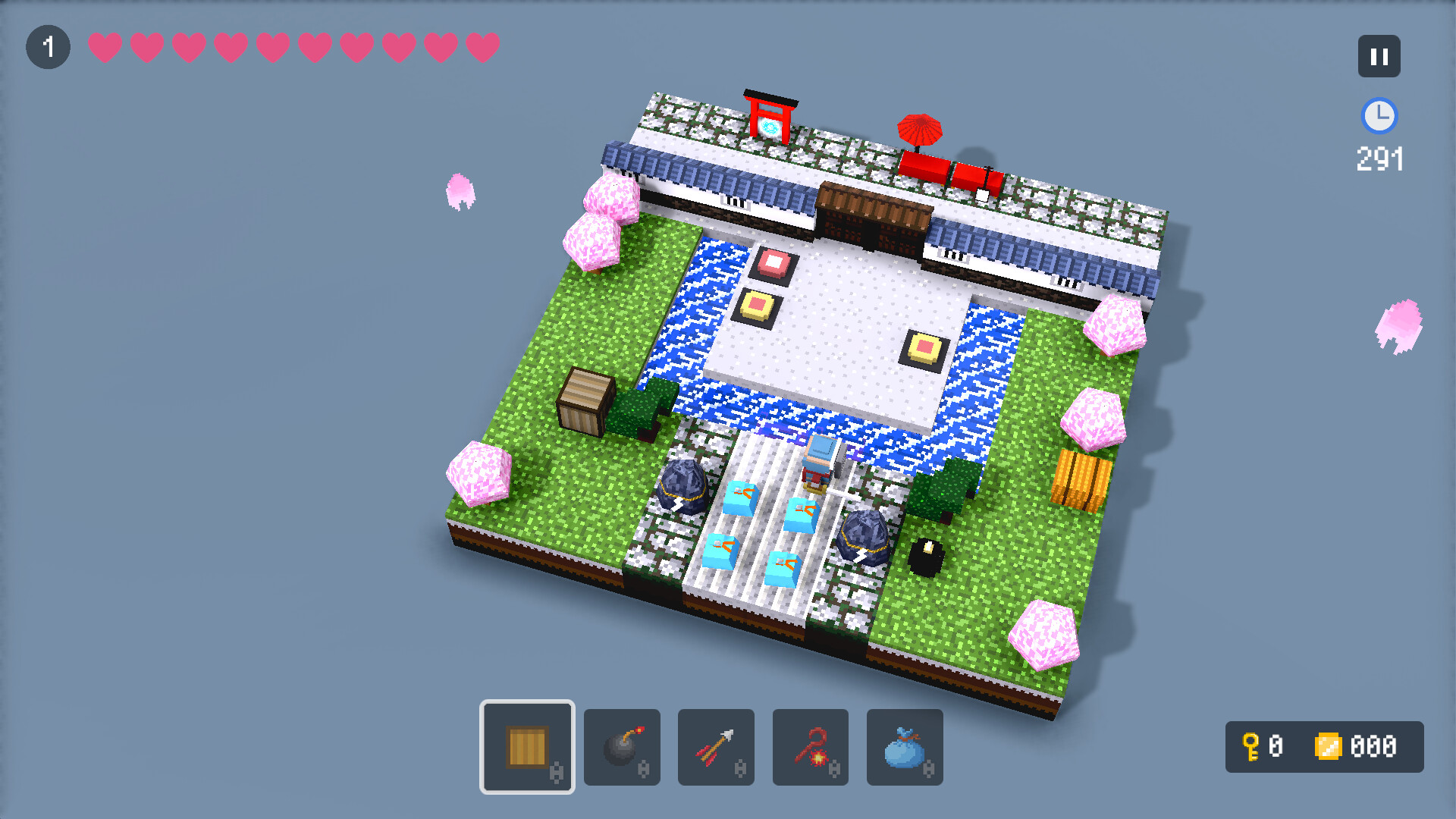Choose the arrow item slot
Screen dimensions: 1456x819
tap(716, 747)
